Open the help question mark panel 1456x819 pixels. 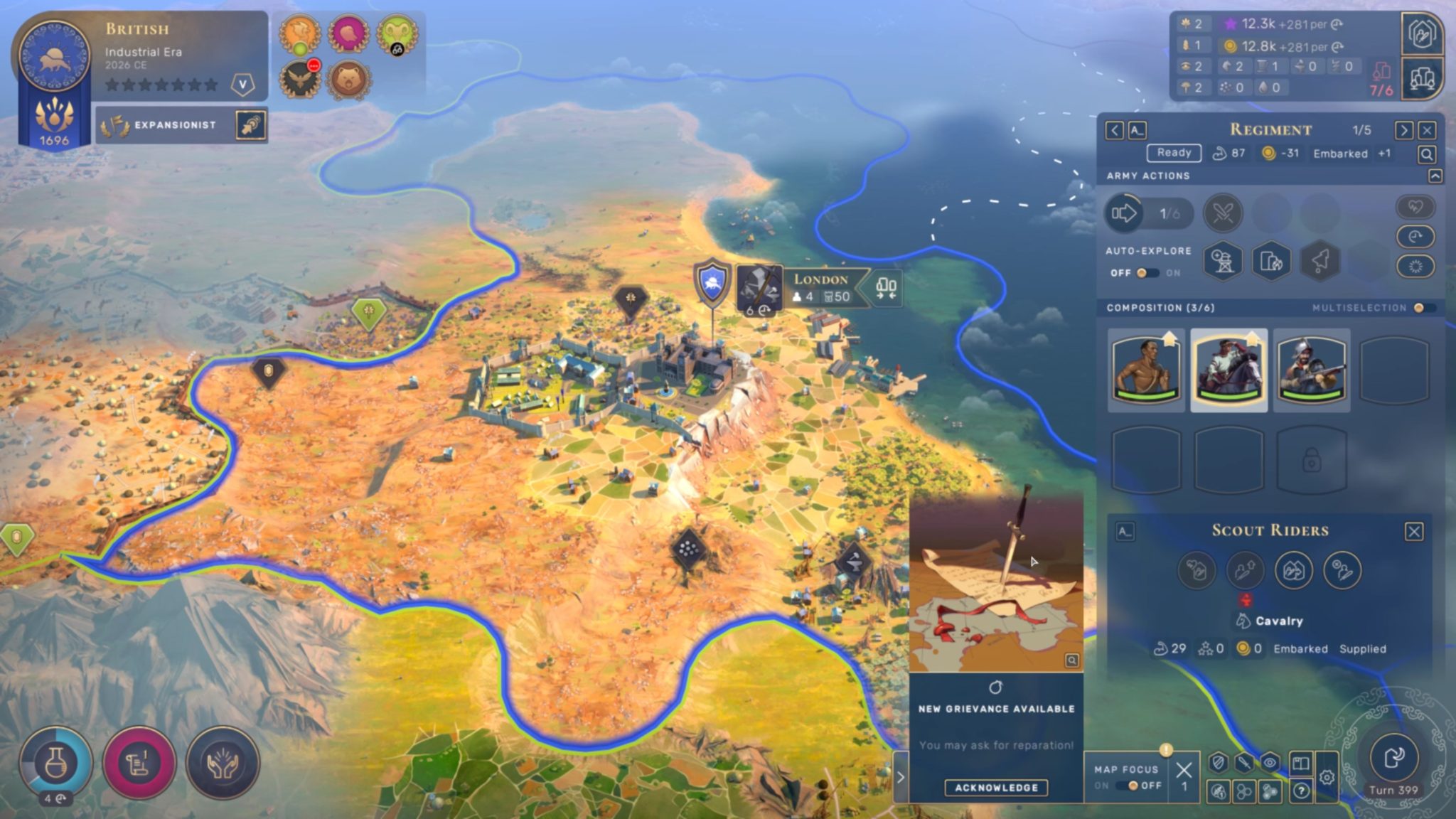tap(1302, 791)
